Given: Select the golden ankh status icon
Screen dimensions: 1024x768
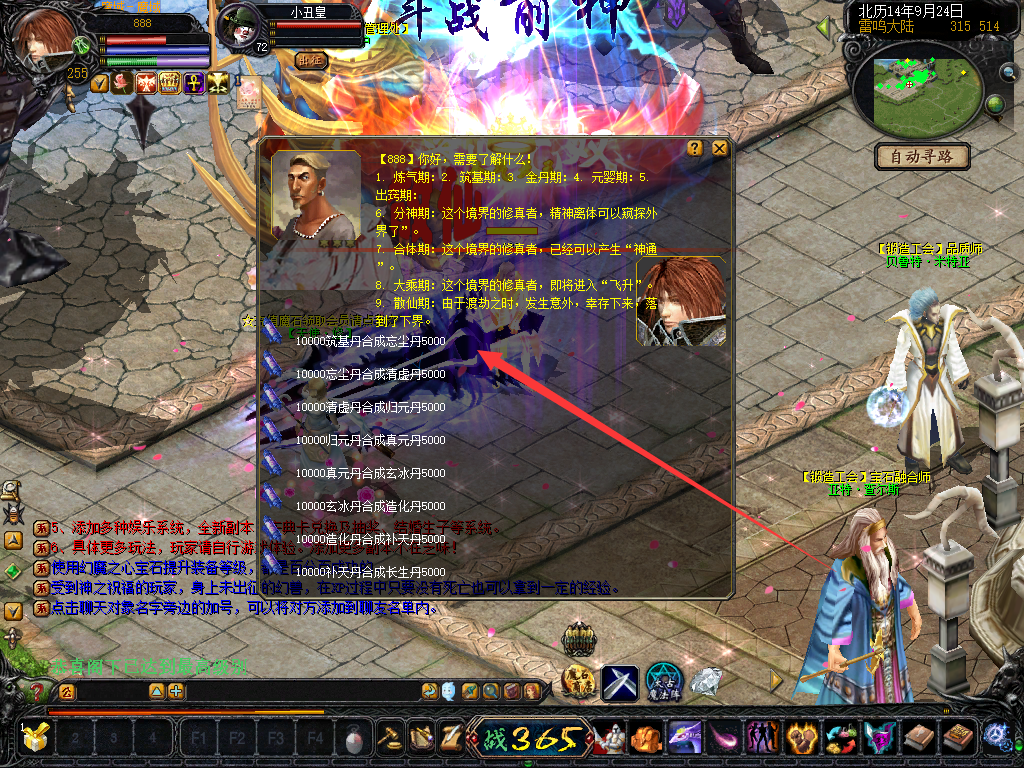Looking at the screenshot, I should (192, 83).
